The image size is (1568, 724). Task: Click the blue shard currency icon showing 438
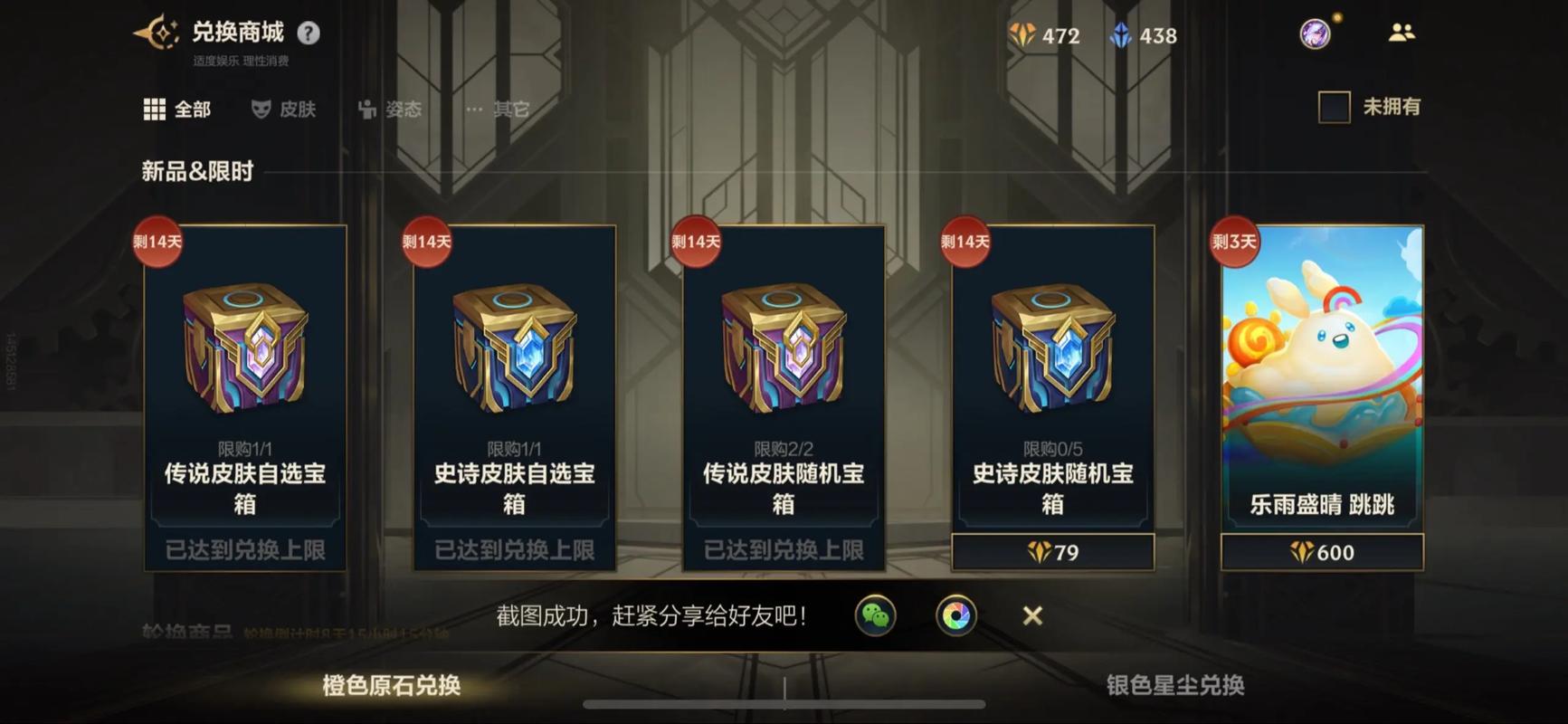pyautogui.click(x=1122, y=35)
